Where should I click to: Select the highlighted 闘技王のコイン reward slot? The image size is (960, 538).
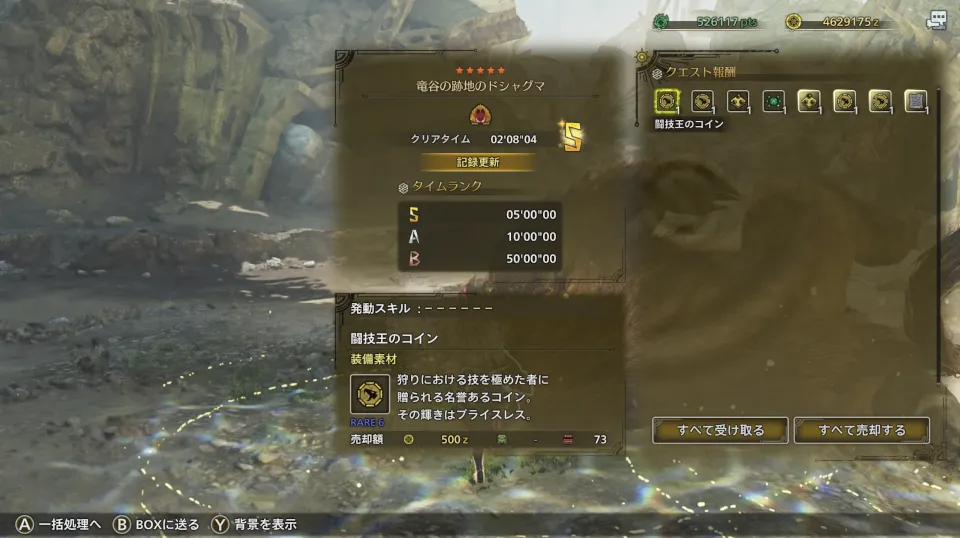pyautogui.click(x=667, y=101)
